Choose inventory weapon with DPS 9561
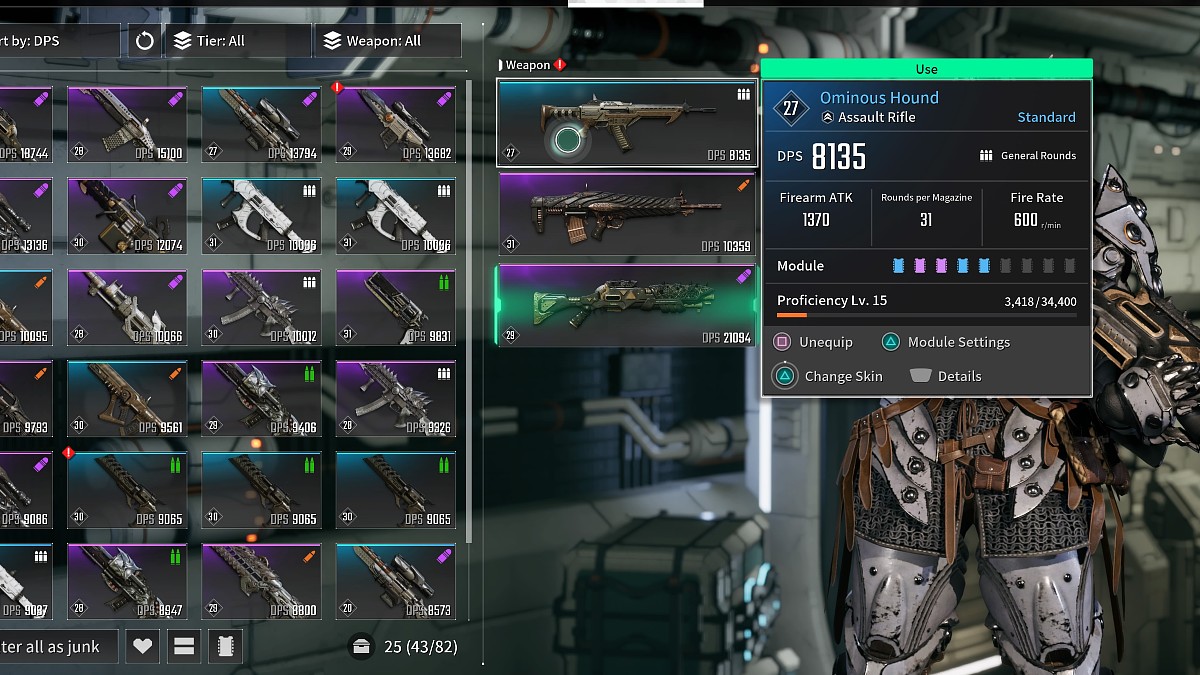 click(127, 398)
